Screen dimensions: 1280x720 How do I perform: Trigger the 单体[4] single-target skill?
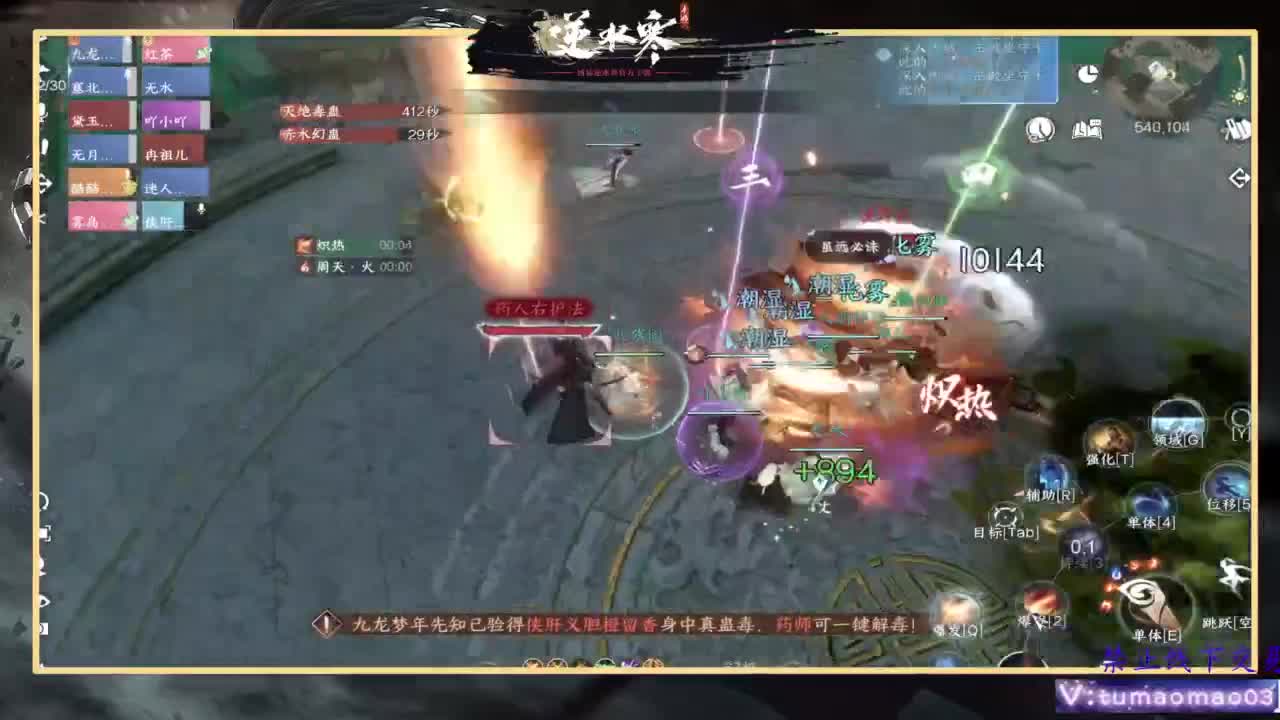(1150, 500)
